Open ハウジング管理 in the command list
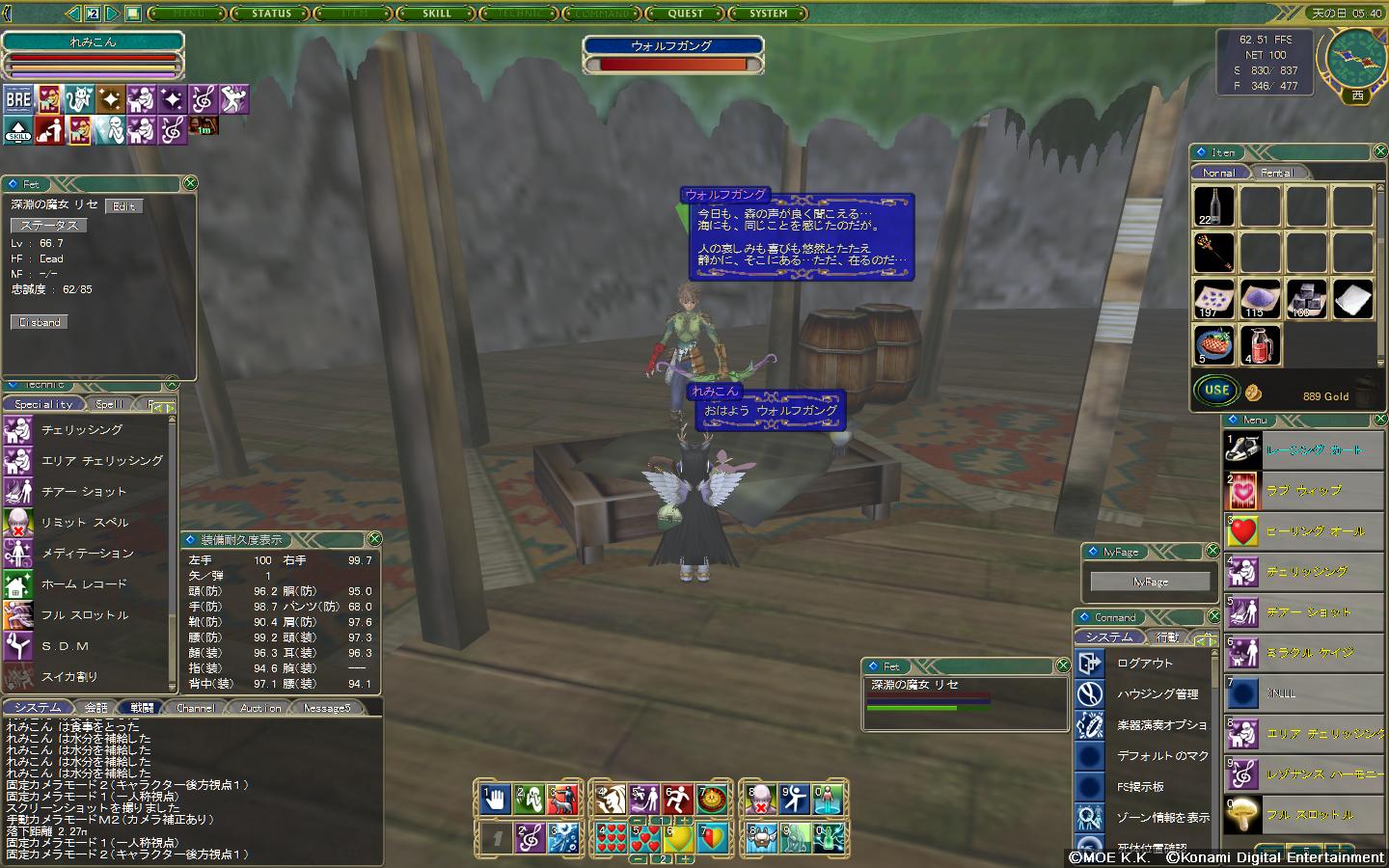Screen dimensions: 1389x868 (x=1157, y=694)
